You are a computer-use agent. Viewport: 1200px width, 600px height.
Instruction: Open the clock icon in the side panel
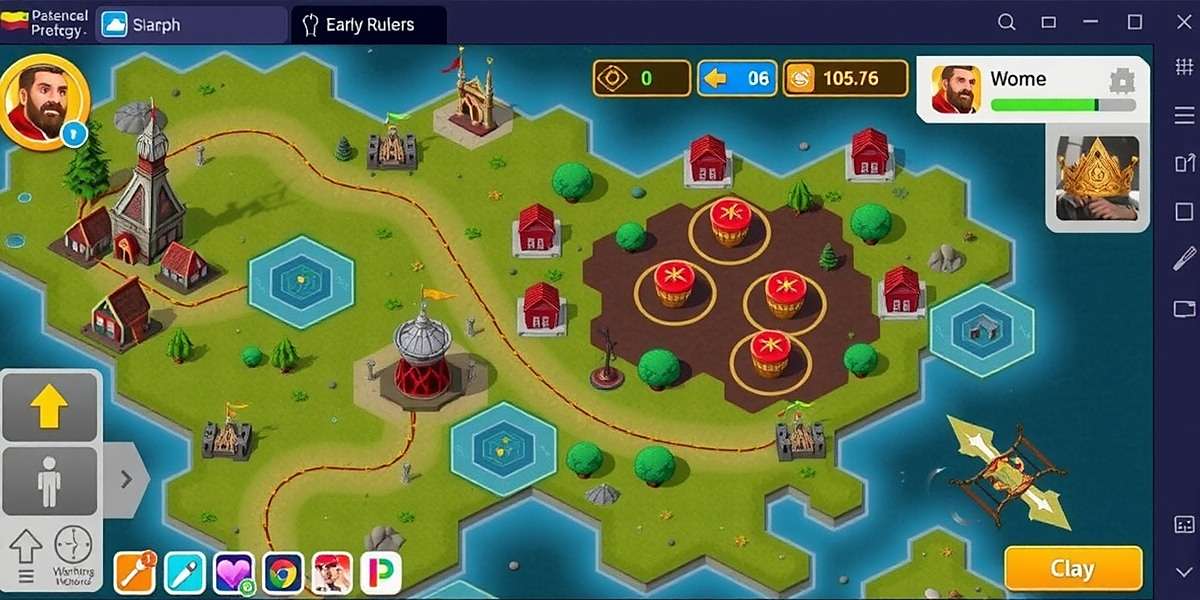coord(73,545)
